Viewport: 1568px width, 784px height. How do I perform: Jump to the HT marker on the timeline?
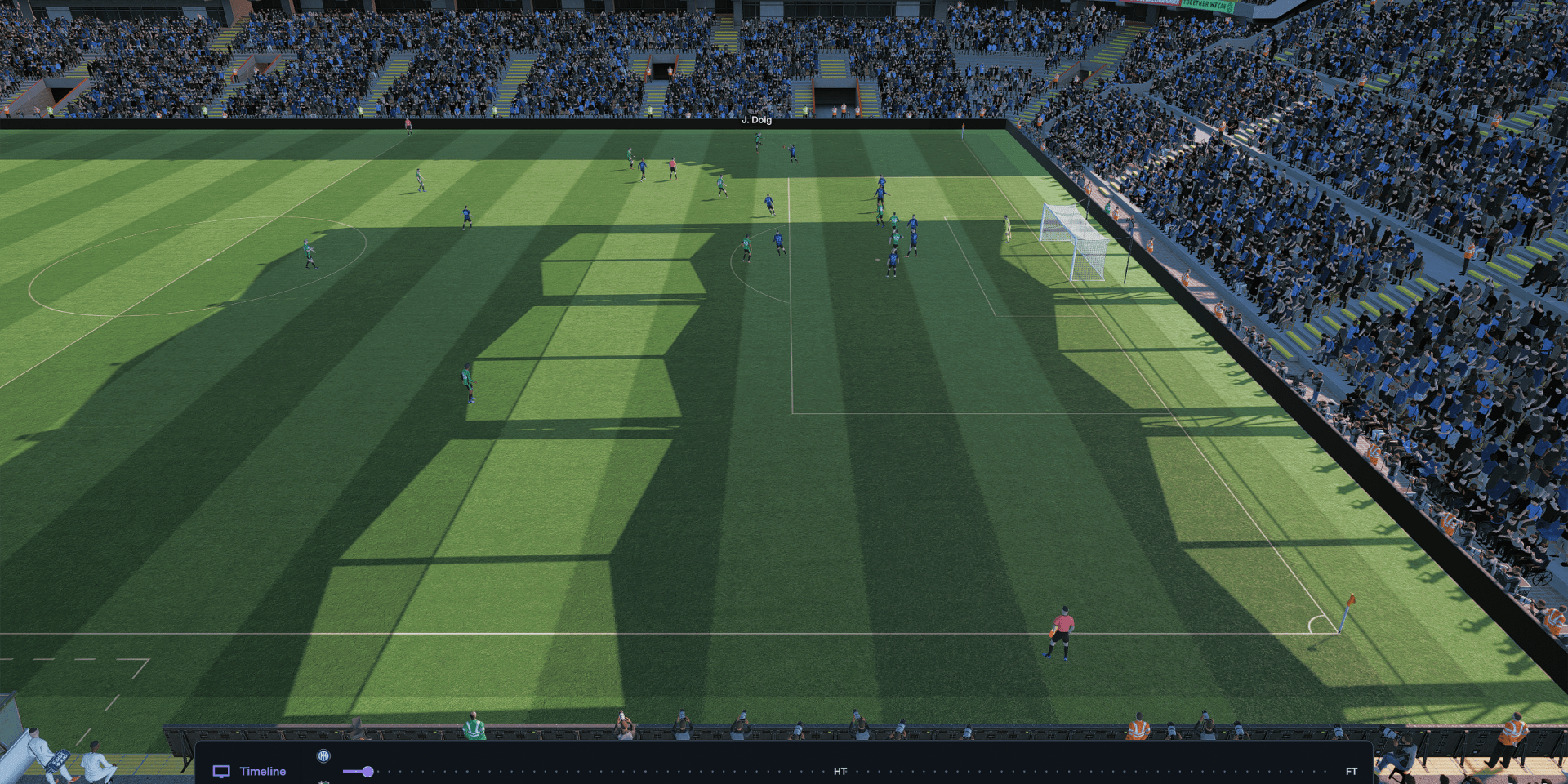pyautogui.click(x=840, y=771)
